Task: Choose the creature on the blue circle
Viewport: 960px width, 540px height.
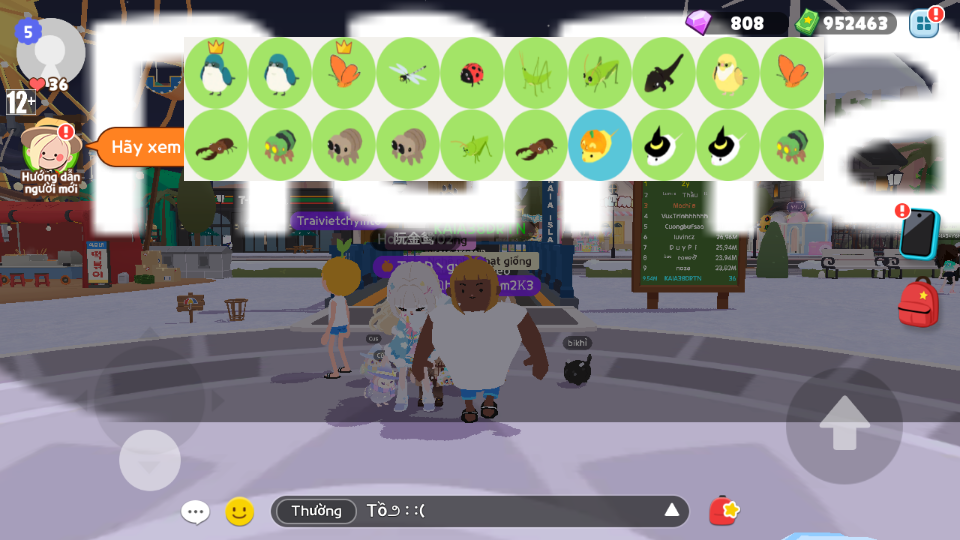Action: (600, 145)
